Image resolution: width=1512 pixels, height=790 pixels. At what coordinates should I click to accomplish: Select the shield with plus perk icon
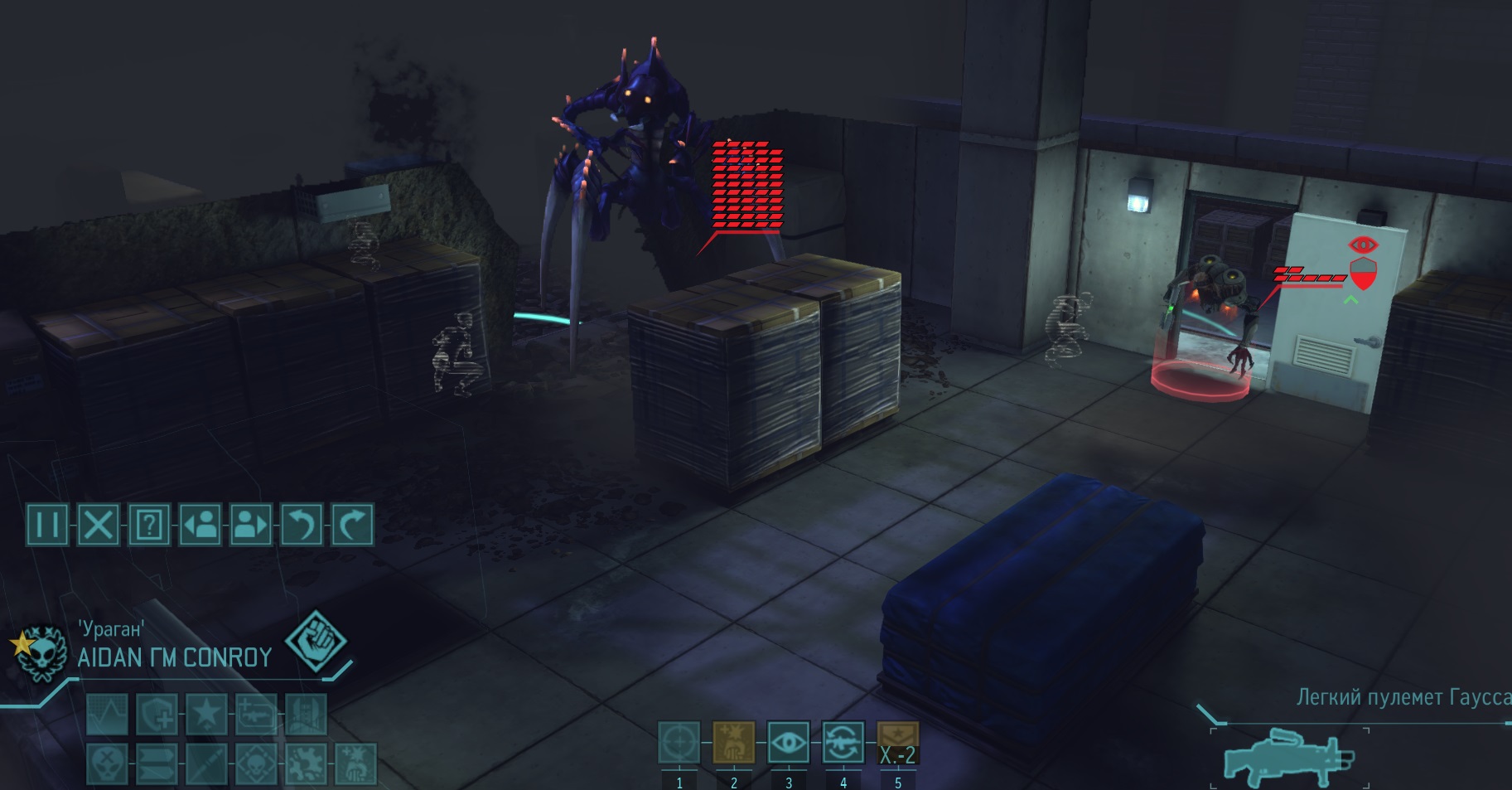pyautogui.click(x=157, y=715)
